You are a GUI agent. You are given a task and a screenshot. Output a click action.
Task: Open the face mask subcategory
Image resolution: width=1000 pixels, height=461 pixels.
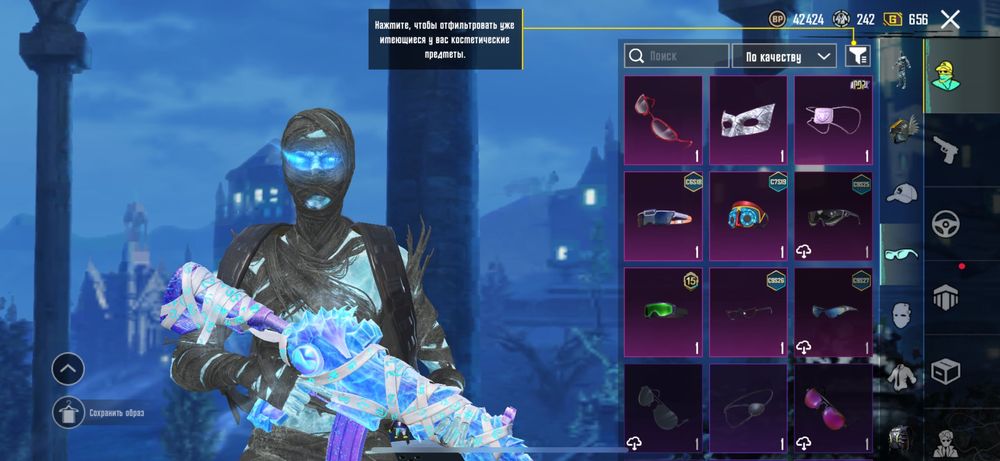coord(902,316)
